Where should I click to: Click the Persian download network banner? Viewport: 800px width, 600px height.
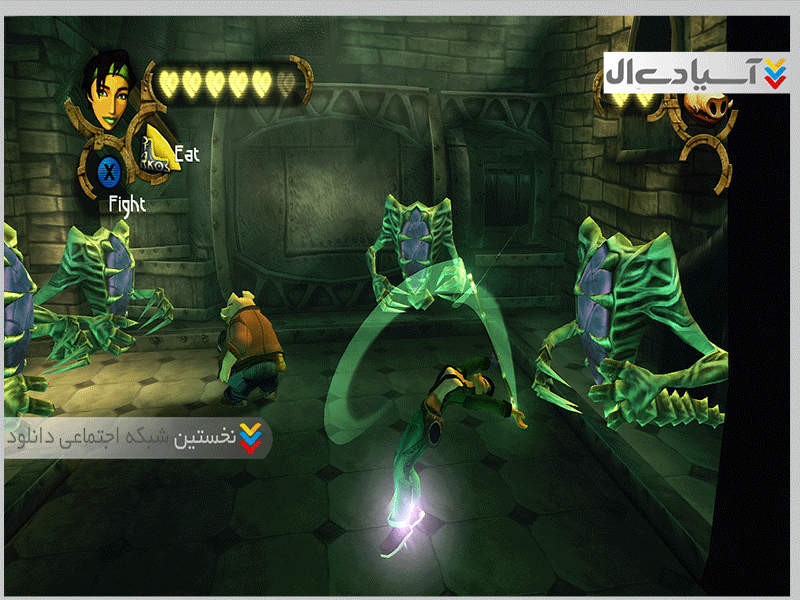(137, 438)
